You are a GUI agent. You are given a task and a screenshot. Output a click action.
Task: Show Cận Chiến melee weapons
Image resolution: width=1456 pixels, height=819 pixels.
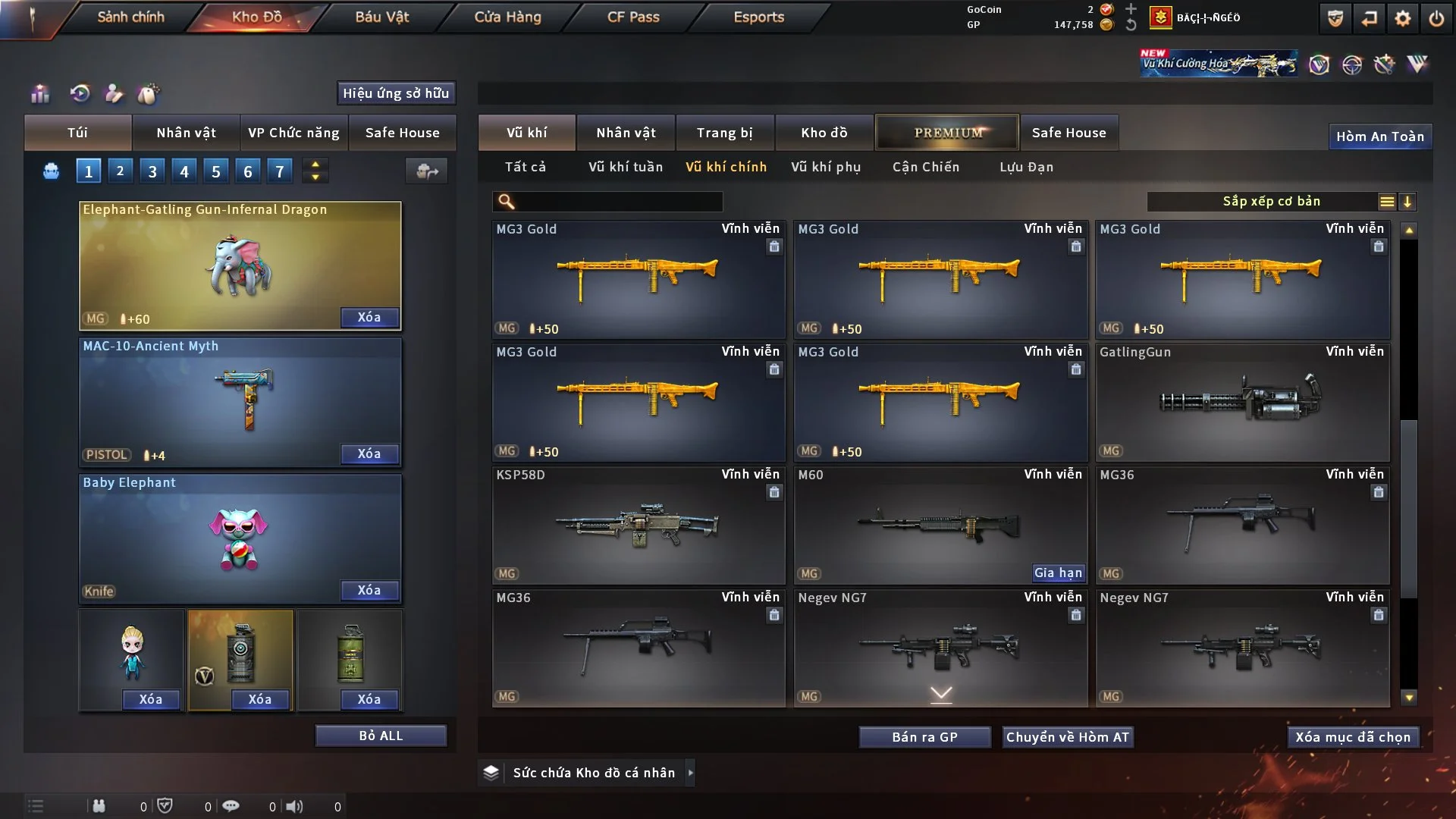pos(926,167)
